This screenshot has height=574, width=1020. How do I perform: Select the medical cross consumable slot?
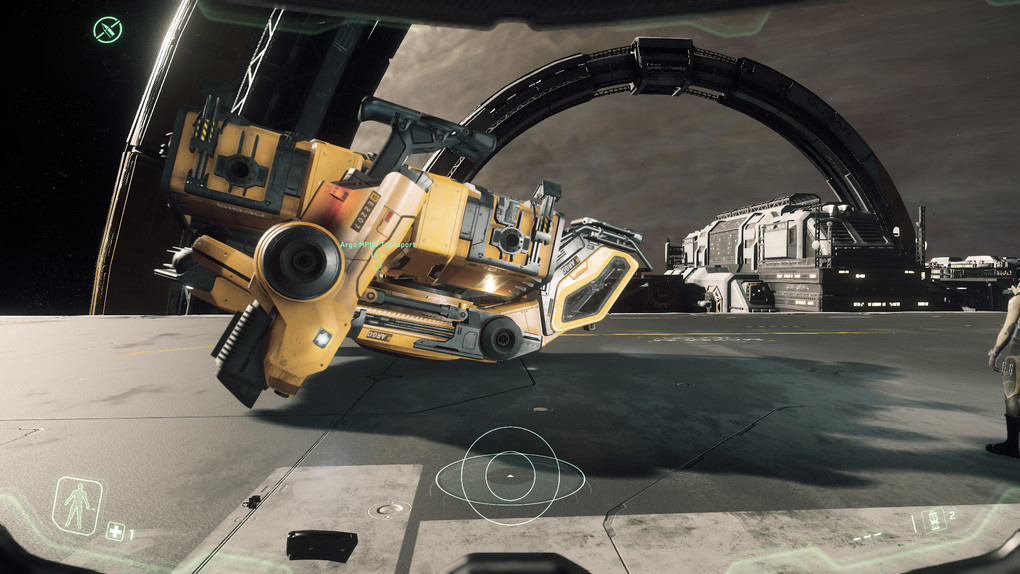pyautogui.click(x=115, y=532)
